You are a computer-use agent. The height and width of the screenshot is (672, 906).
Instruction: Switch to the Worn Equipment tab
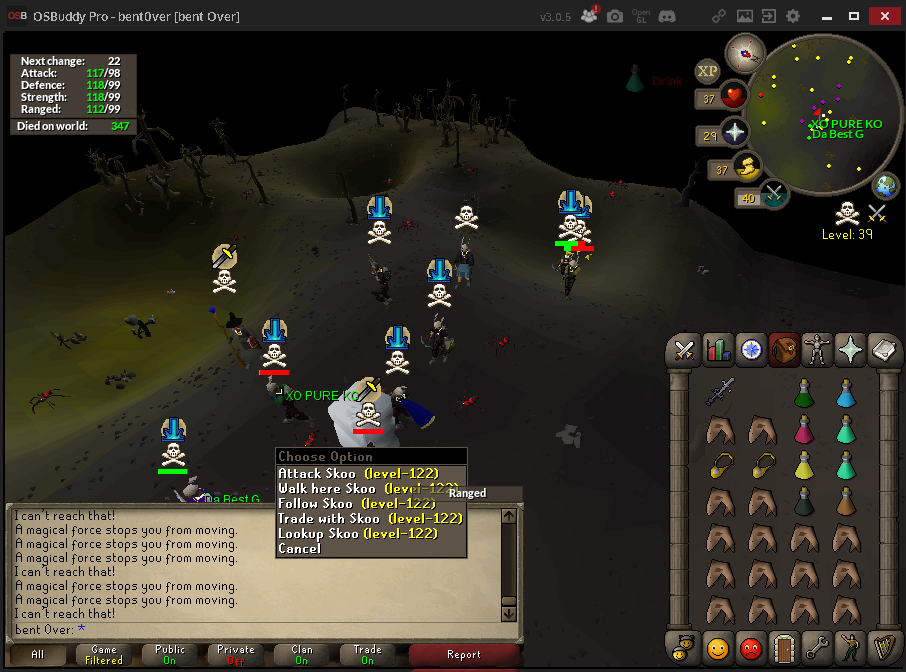click(x=818, y=350)
